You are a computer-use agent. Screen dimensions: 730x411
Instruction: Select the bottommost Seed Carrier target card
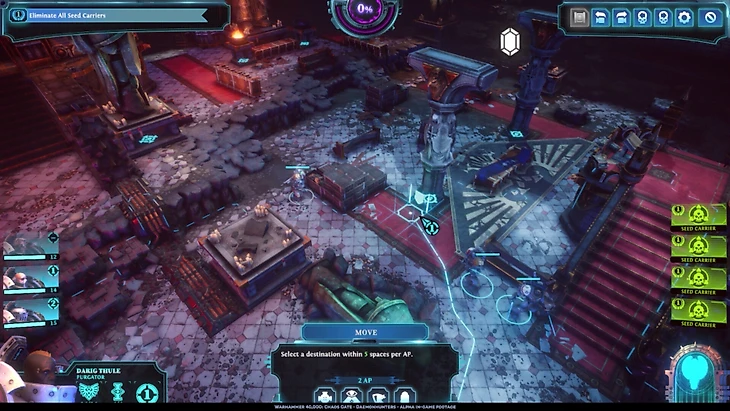click(698, 311)
